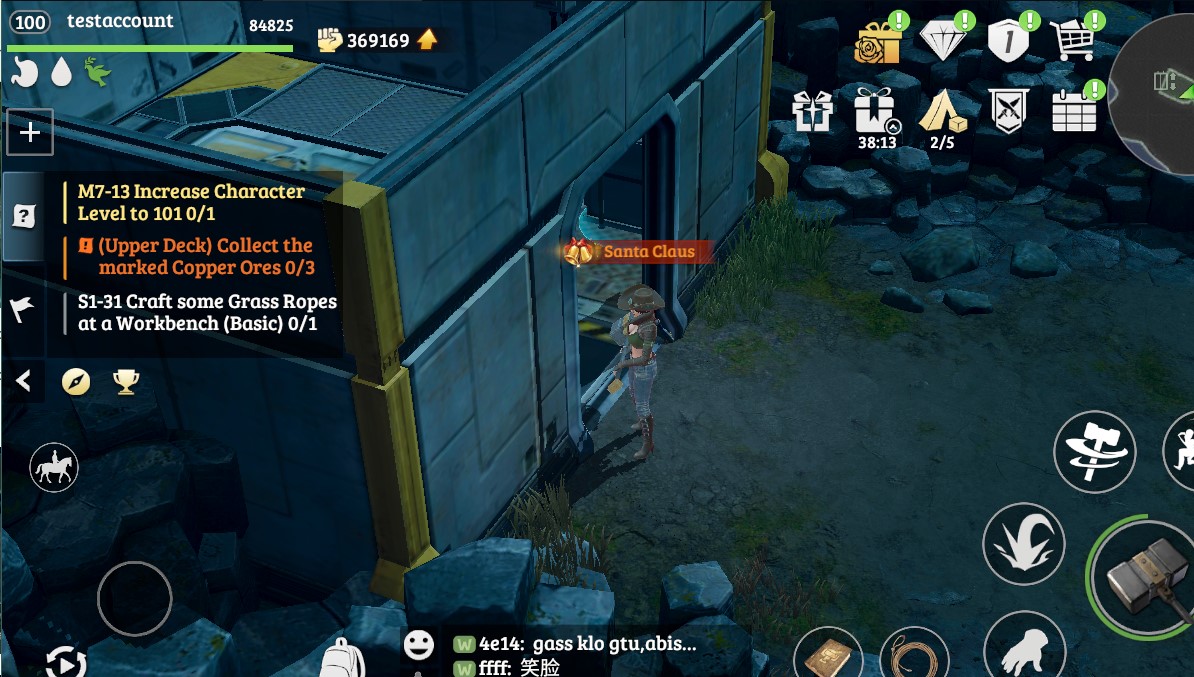Open the crossed swords banner icon
Image resolution: width=1194 pixels, height=677 pixels.
click(x=1008, y=111)
